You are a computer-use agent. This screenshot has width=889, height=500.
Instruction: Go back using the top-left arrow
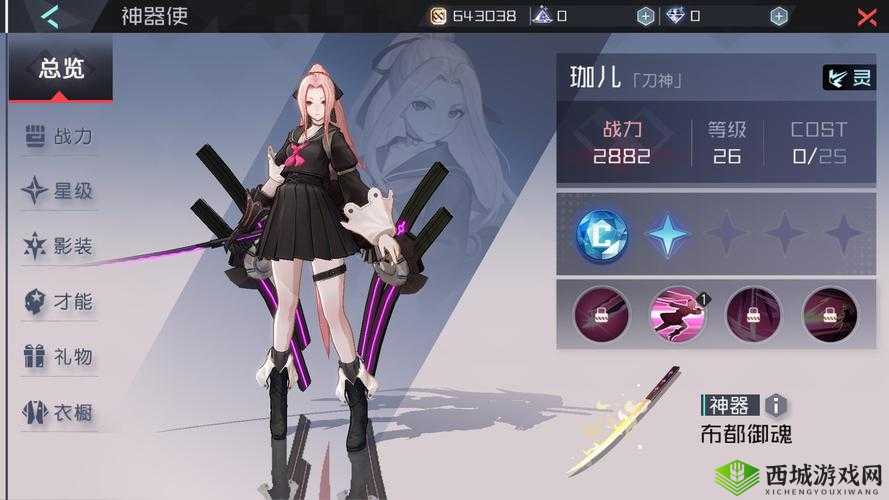click(x=49, y=16)
